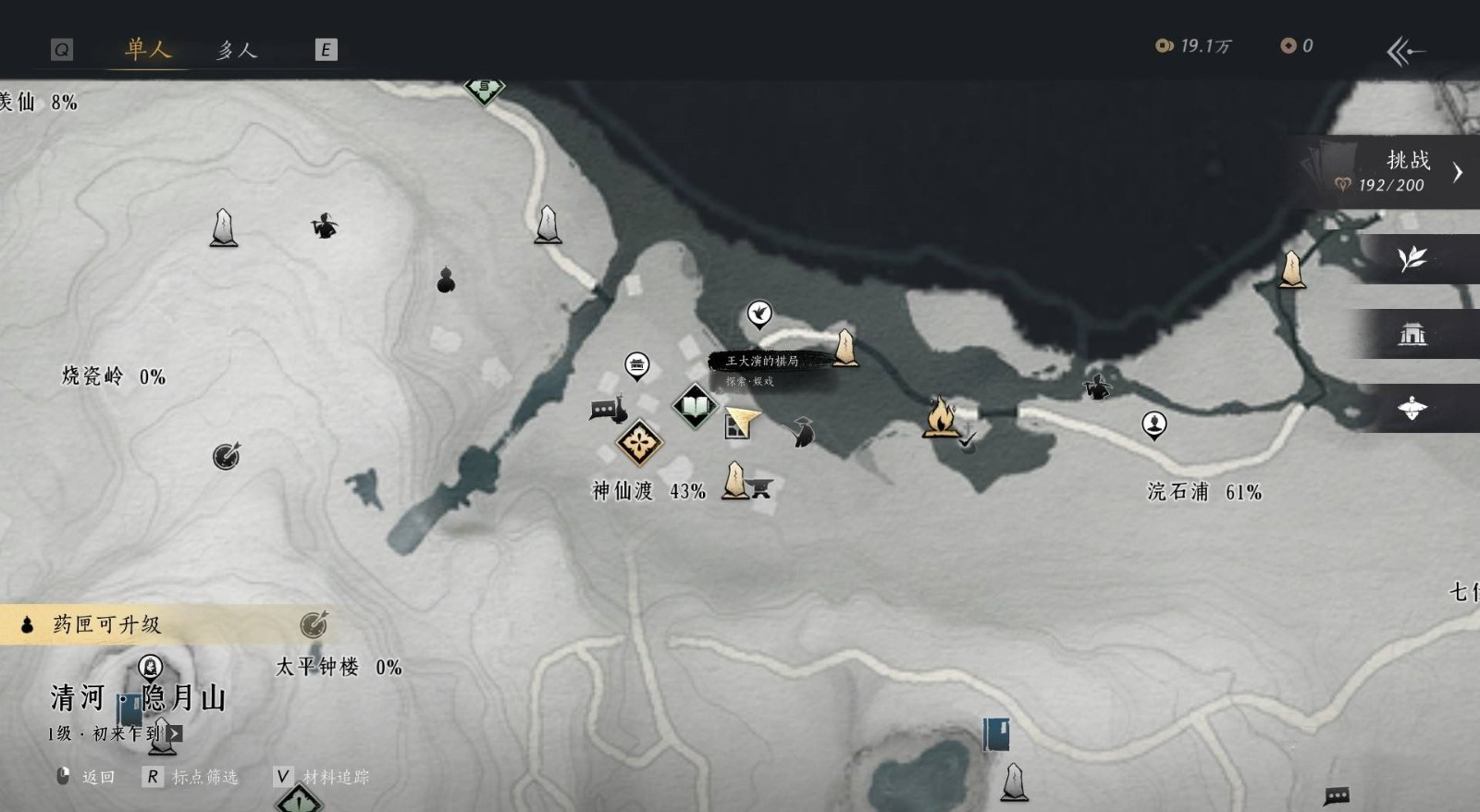Viewport: 1480px width, 812px height.
Task: Select the person portrait map pin
Action: tap(1154, 424)
